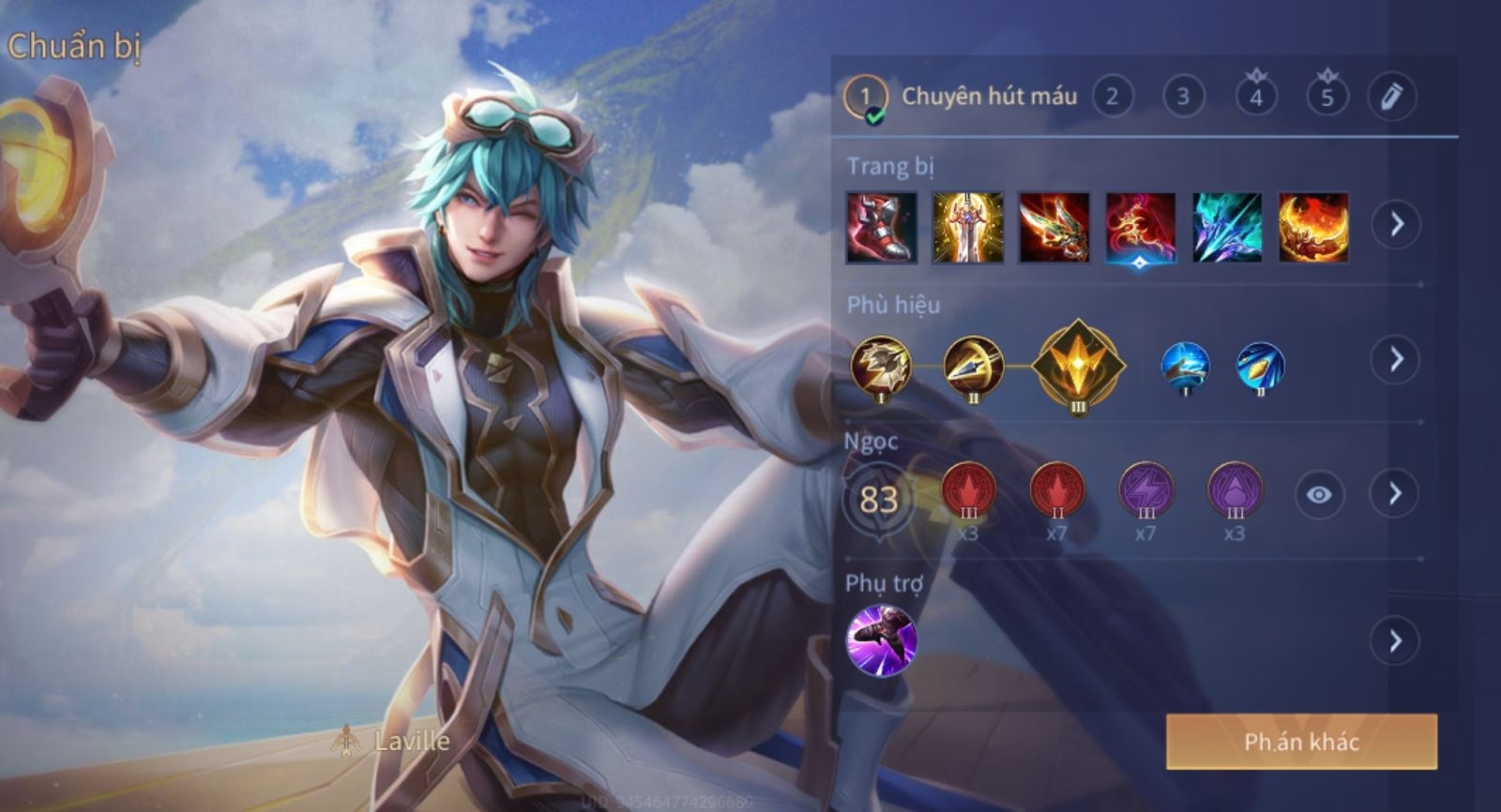
Task: Choose the purple boot support skill
Action: 881,640
